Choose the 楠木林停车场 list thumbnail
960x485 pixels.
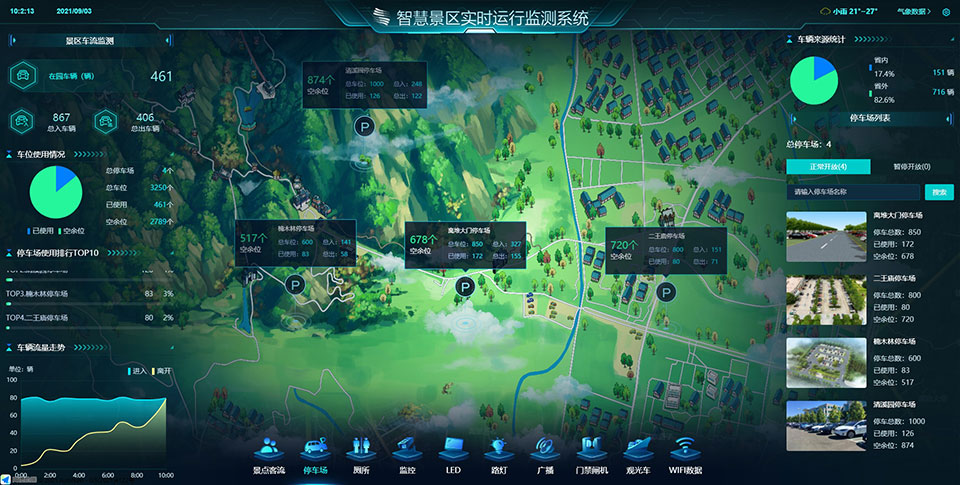(x=826, y=362)
